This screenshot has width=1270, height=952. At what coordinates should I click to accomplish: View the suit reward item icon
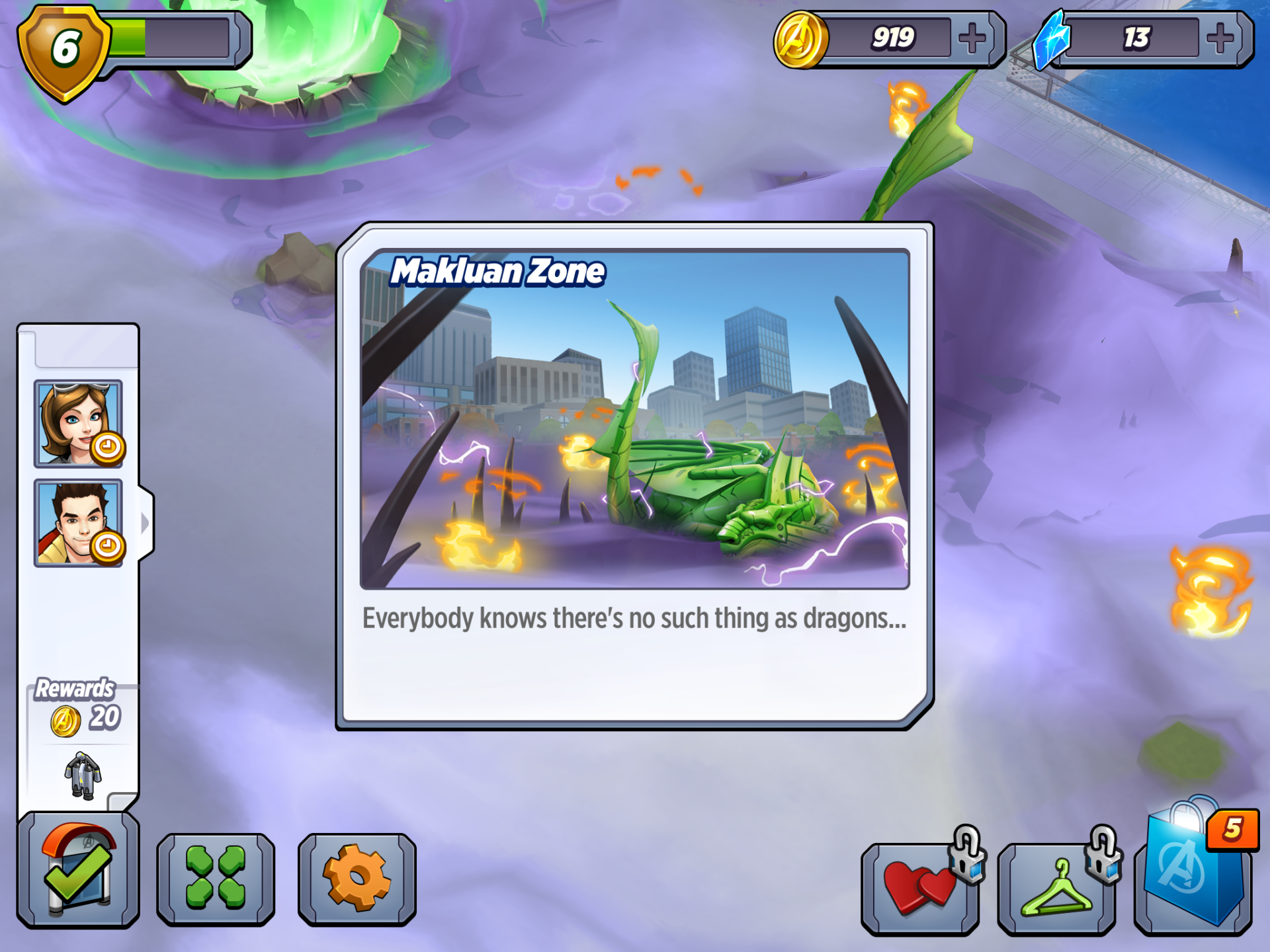83,775
